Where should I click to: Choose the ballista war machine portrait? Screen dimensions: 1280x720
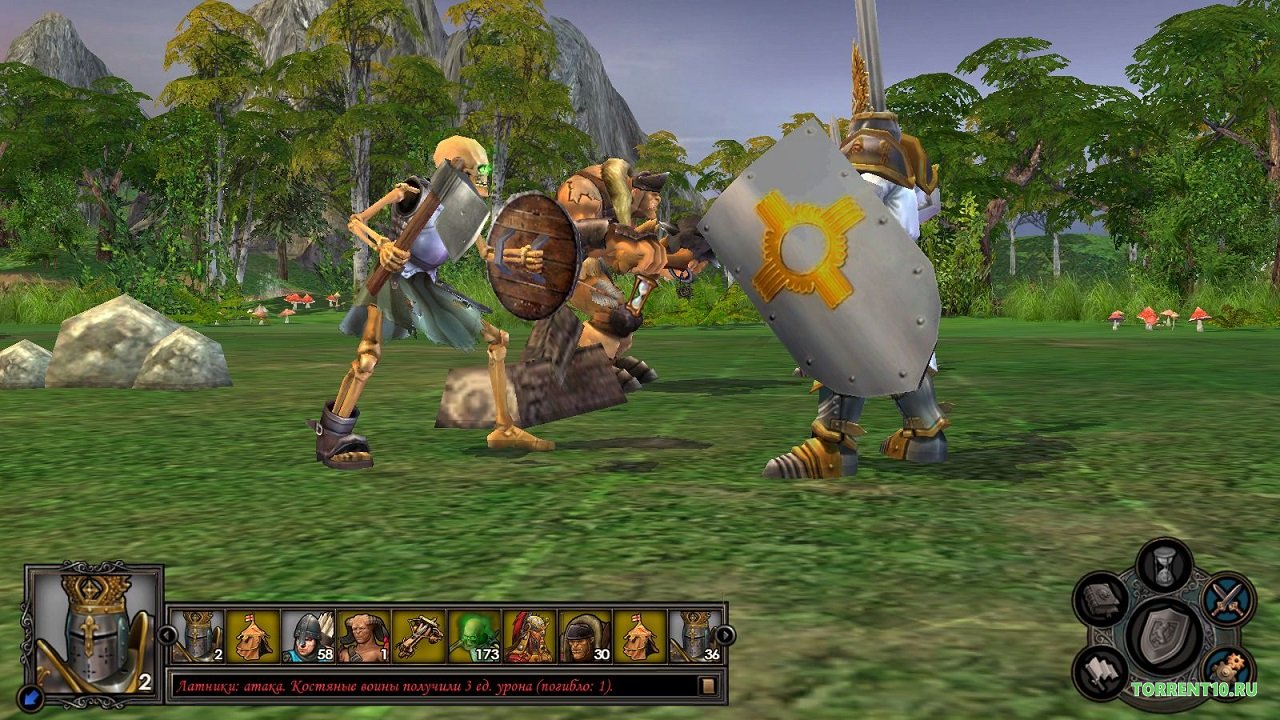tap(419, 637)
